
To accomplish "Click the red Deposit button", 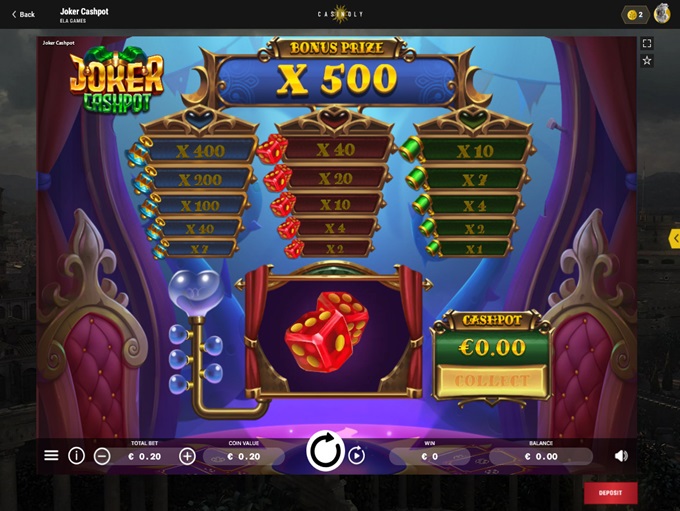I will (x=610, y=492).
